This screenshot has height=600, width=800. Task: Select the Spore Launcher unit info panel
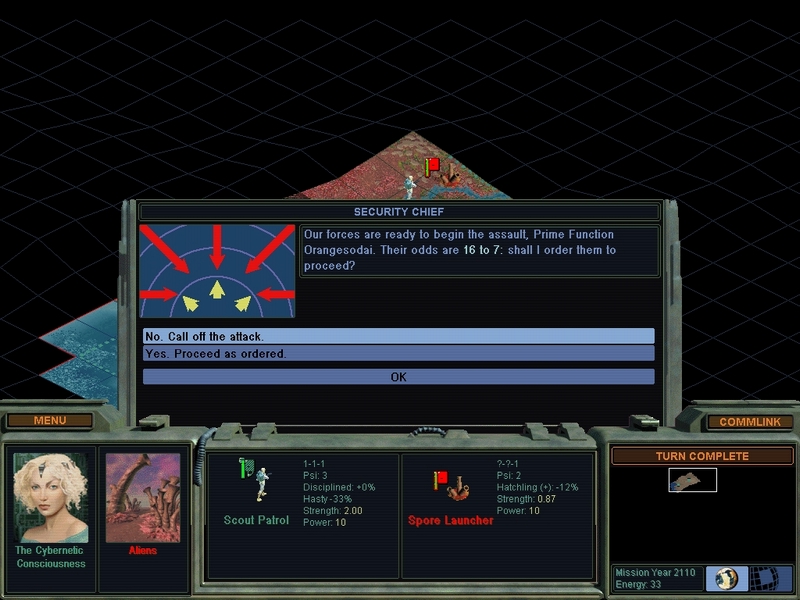click(x=498, y=516)
